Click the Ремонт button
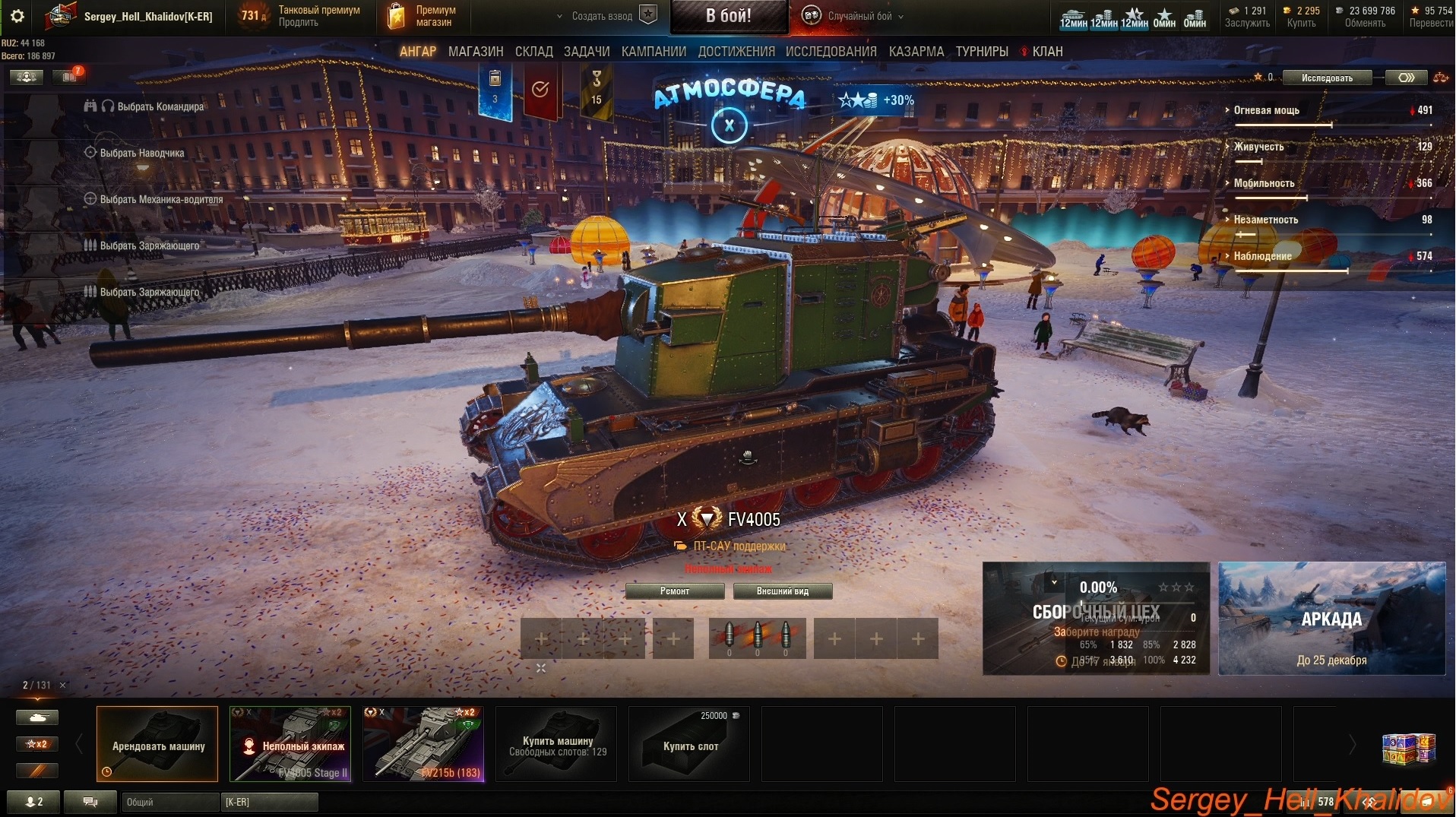The width and height of the screenshot is (1456, 817). [674, 591]
